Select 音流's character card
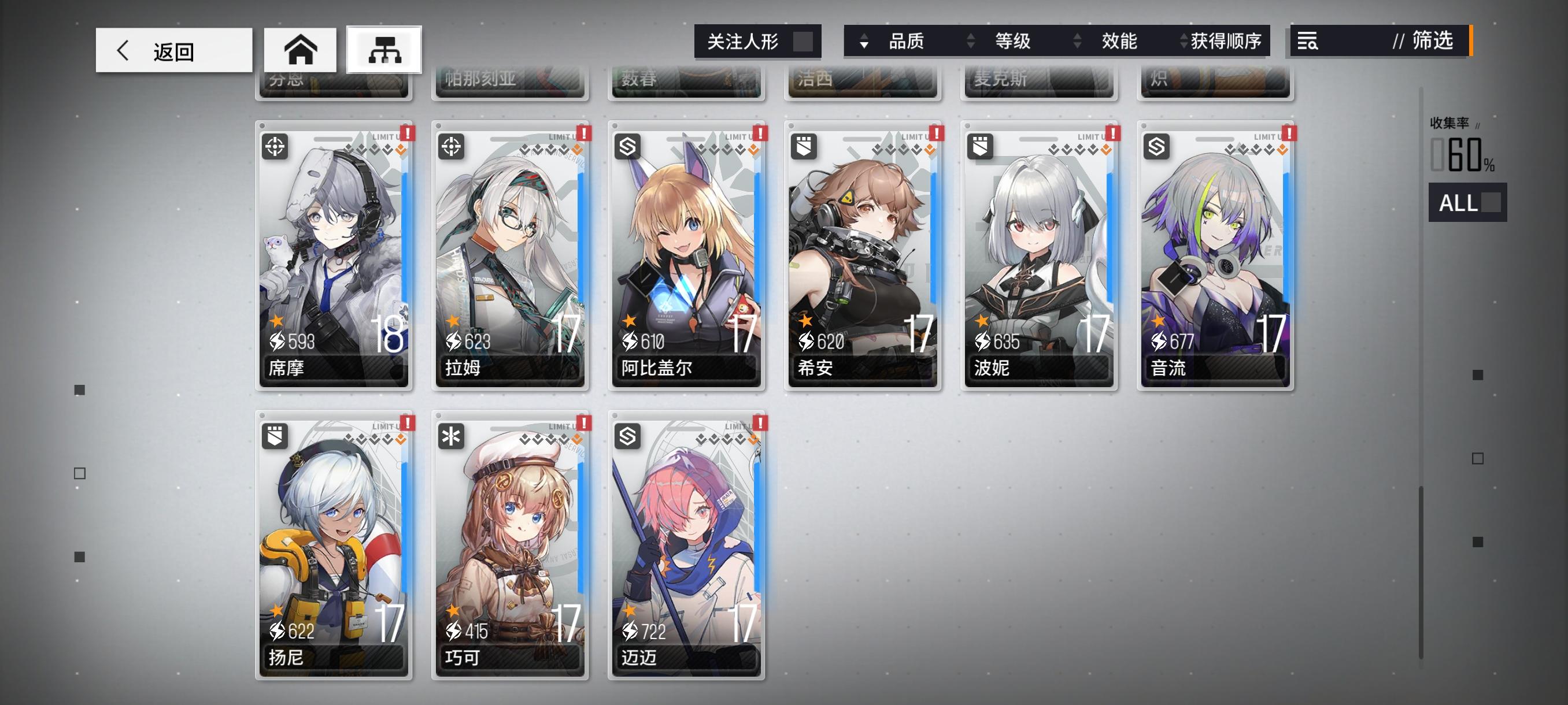 (x=1214, y=255)
